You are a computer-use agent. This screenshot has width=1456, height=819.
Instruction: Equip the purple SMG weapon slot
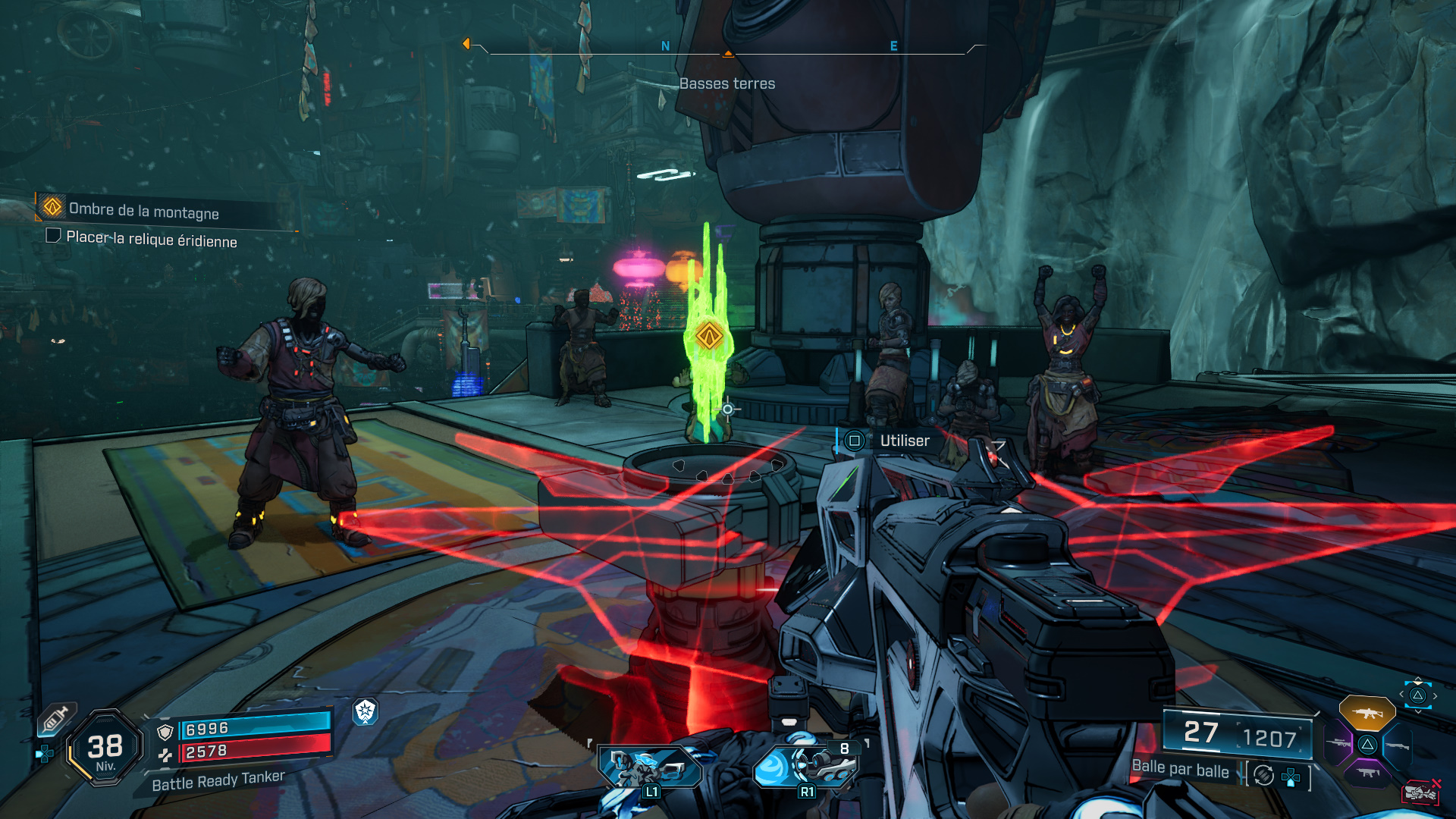[x=1367, y=773]
